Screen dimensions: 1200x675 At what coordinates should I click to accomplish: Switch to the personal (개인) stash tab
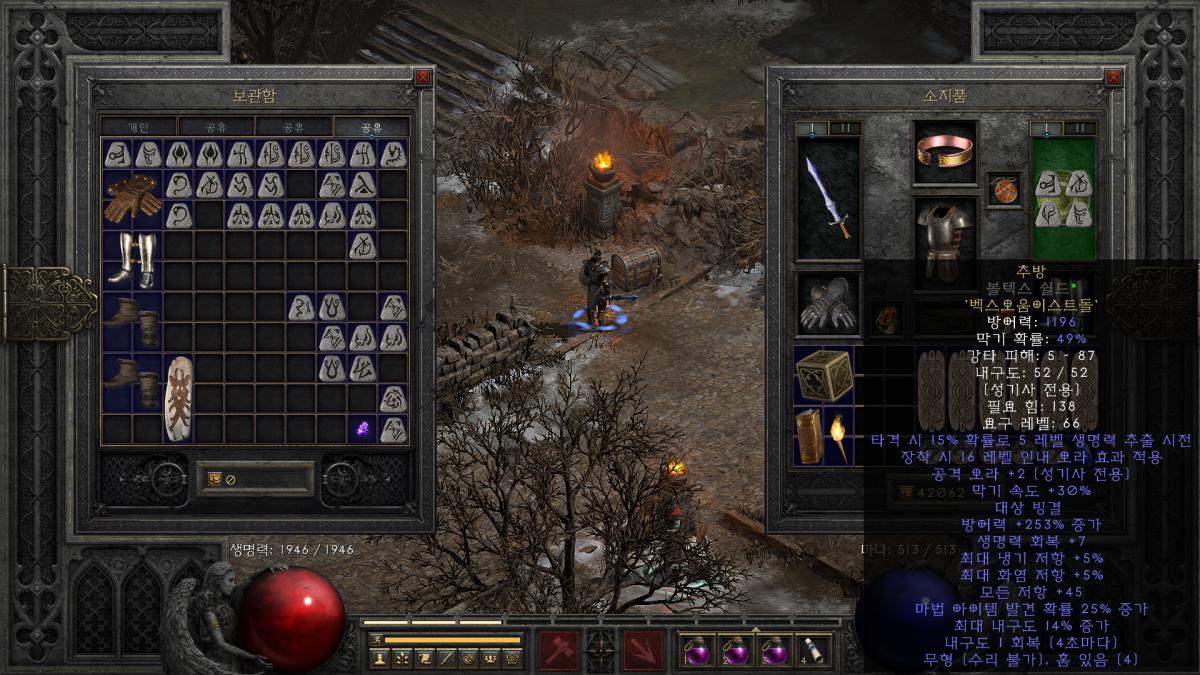pyautogui.click(x=139, y=127)
